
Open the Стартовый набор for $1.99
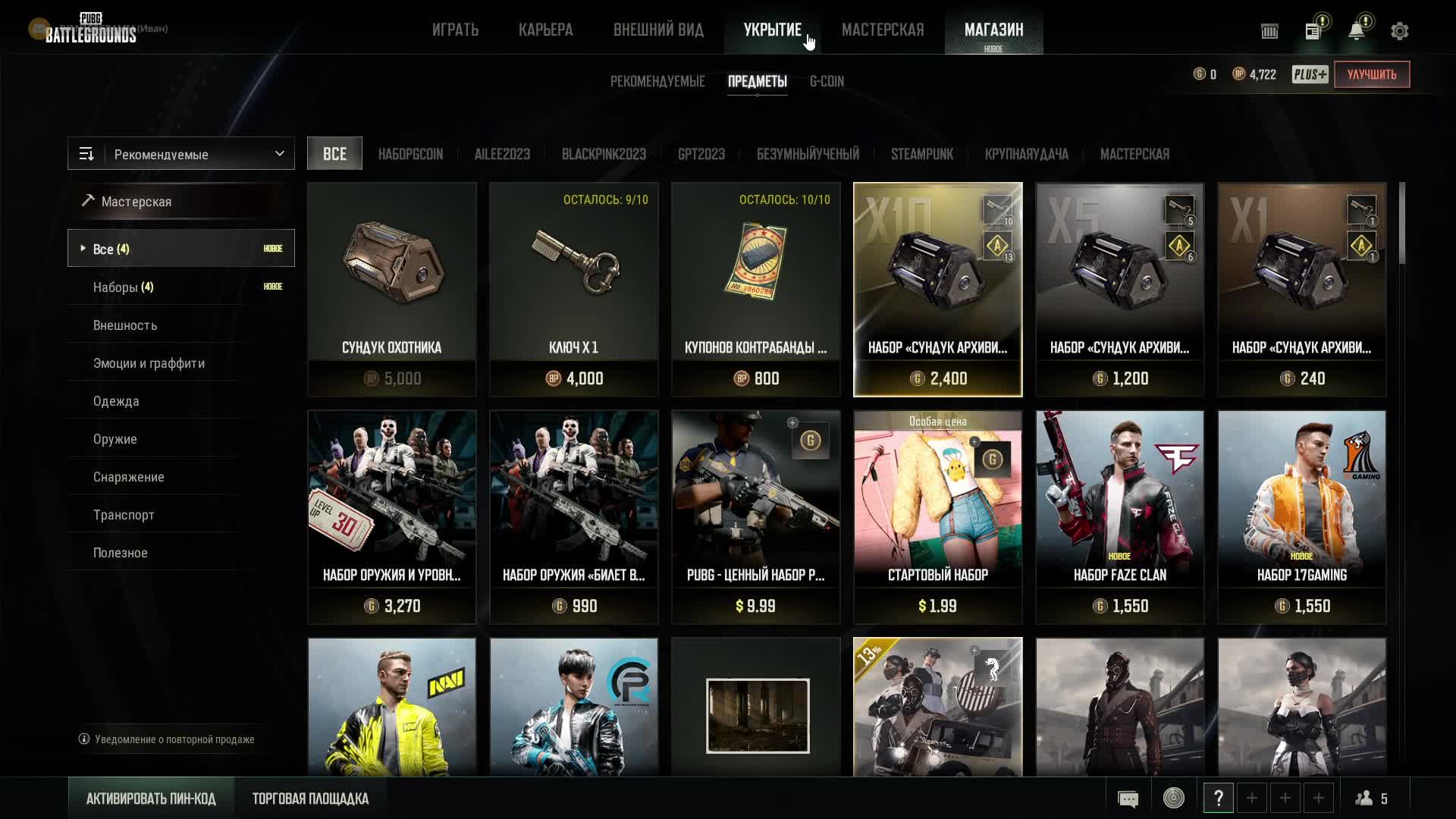(x=938, y=516)
